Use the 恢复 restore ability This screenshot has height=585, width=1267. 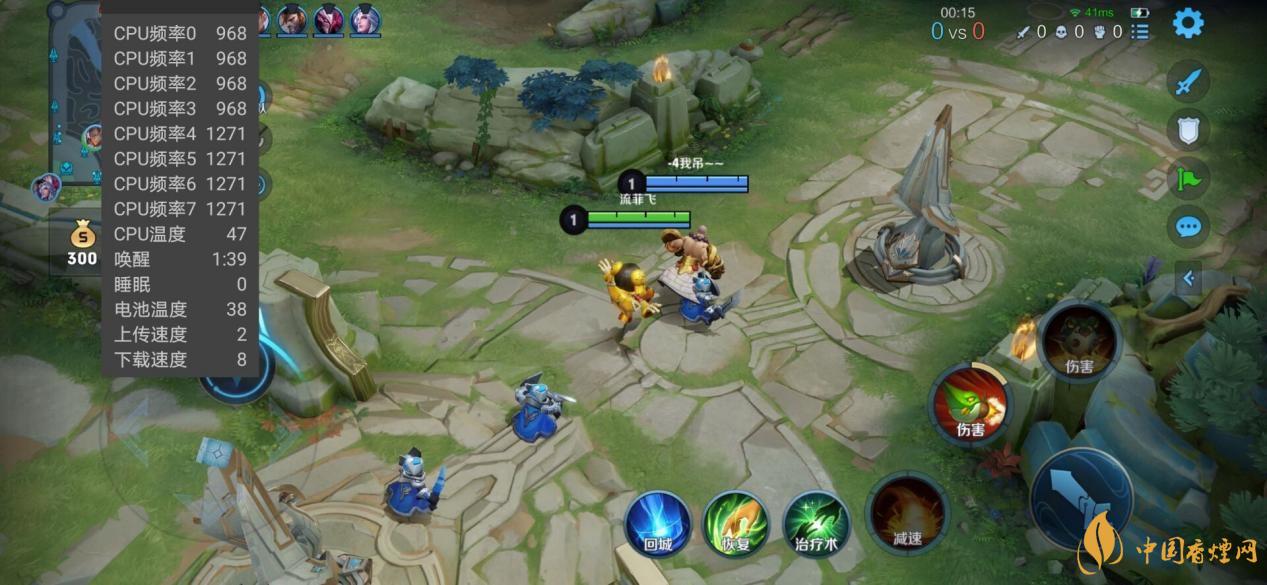pos(736,522)
